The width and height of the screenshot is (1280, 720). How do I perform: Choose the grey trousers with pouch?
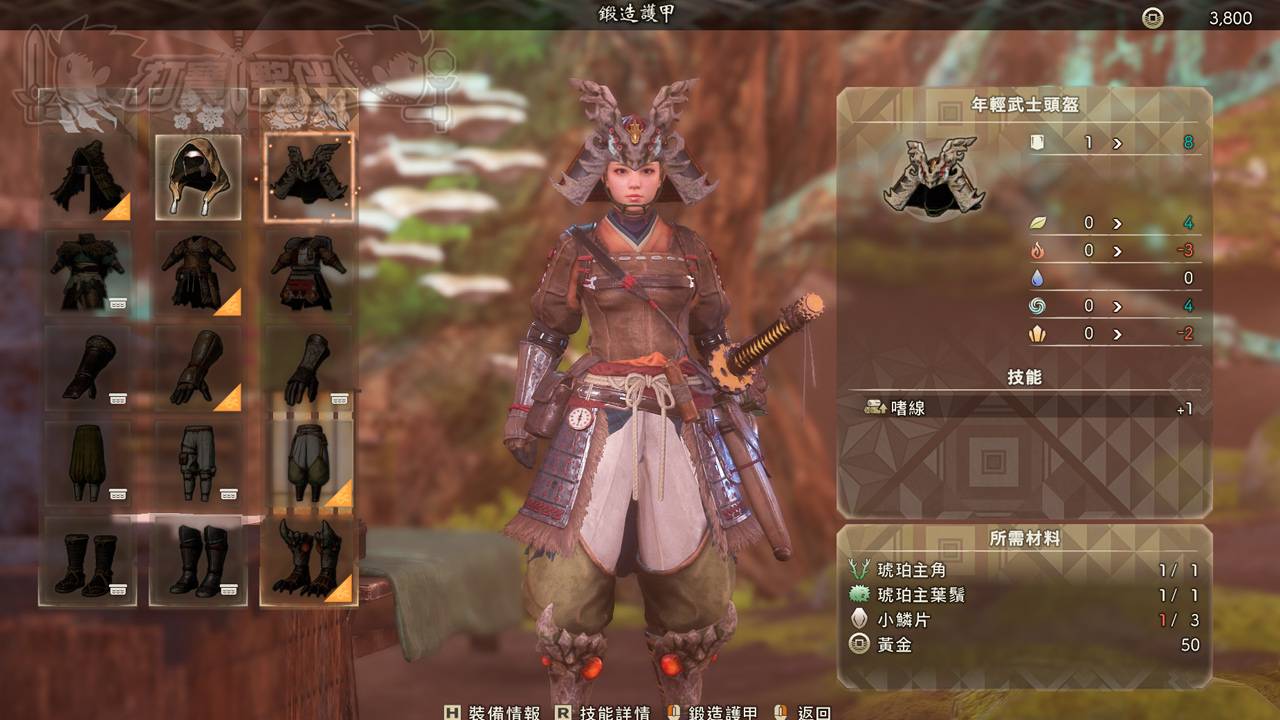click(198, 463)
